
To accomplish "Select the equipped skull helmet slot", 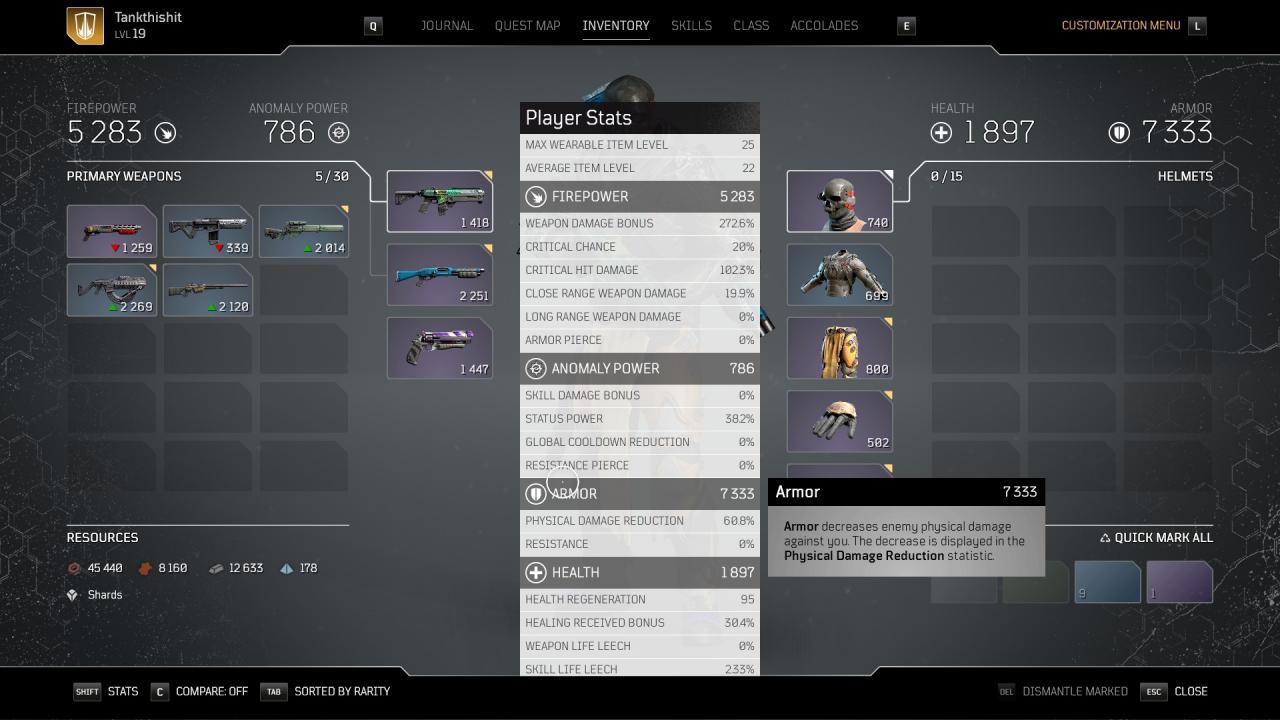I will tap(840, 201).
